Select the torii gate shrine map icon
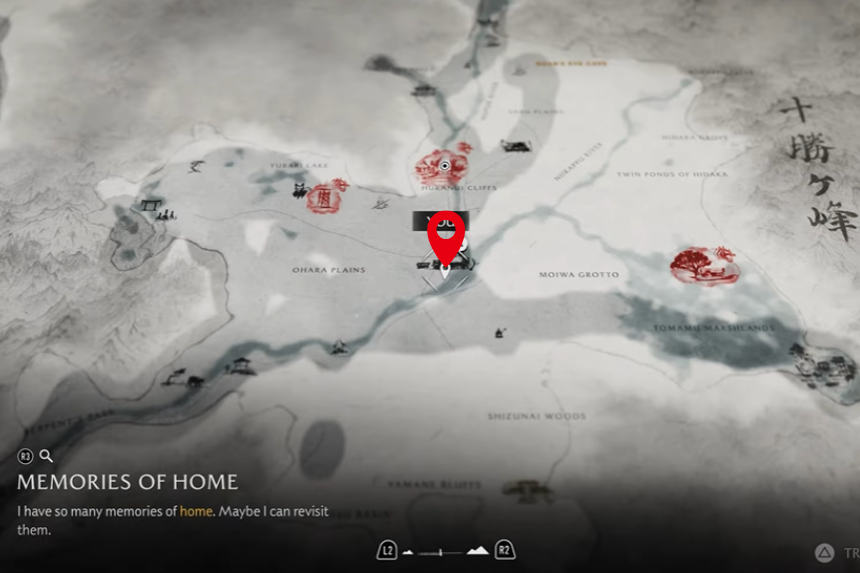The image size is (860, 573). click(152, 206)
